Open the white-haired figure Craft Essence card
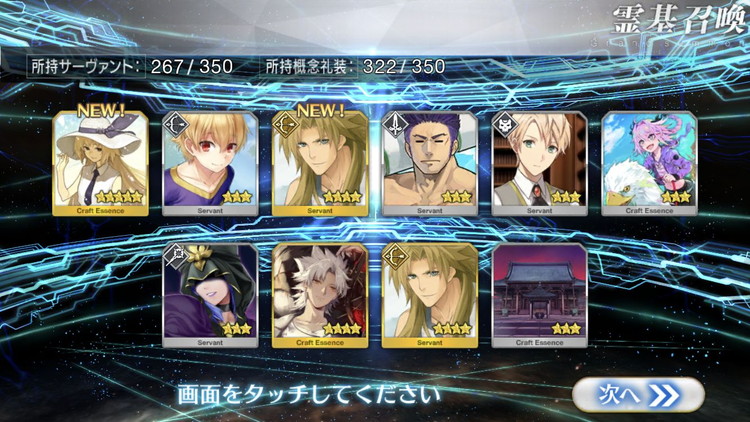Viewport: 750px width, 422px height. click(320, 294)
